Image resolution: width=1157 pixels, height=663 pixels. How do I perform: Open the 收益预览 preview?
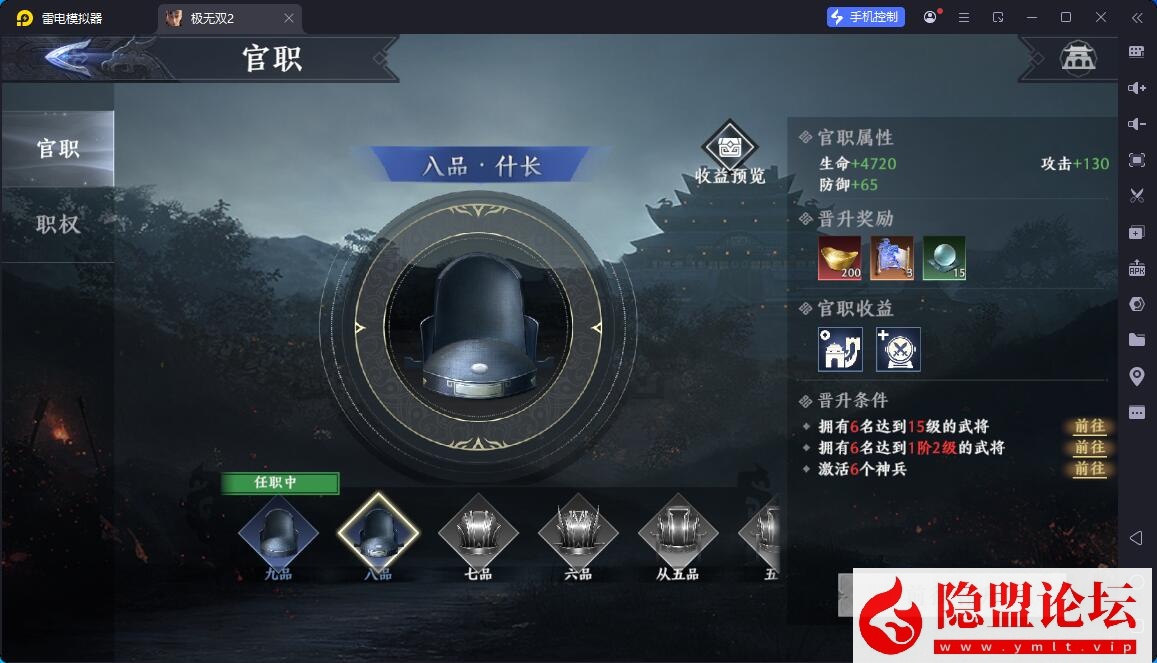[x=730, y=155]
